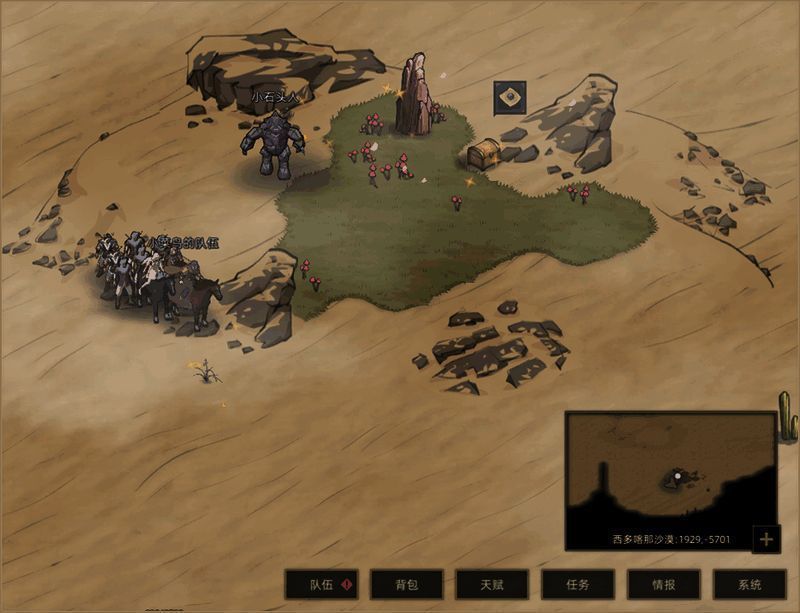The height and width of the screenshot is (613, 800).
Task: Open the 背包 (Backpack) inventory
Action: tap(406, 585)
